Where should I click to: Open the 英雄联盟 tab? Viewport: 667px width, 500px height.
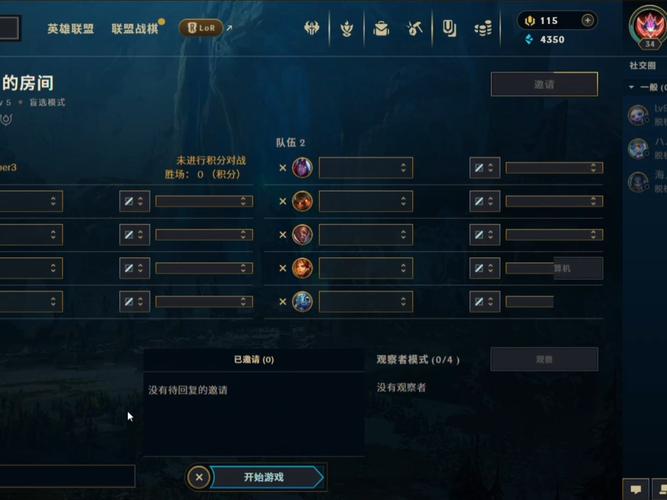[70, 29]
